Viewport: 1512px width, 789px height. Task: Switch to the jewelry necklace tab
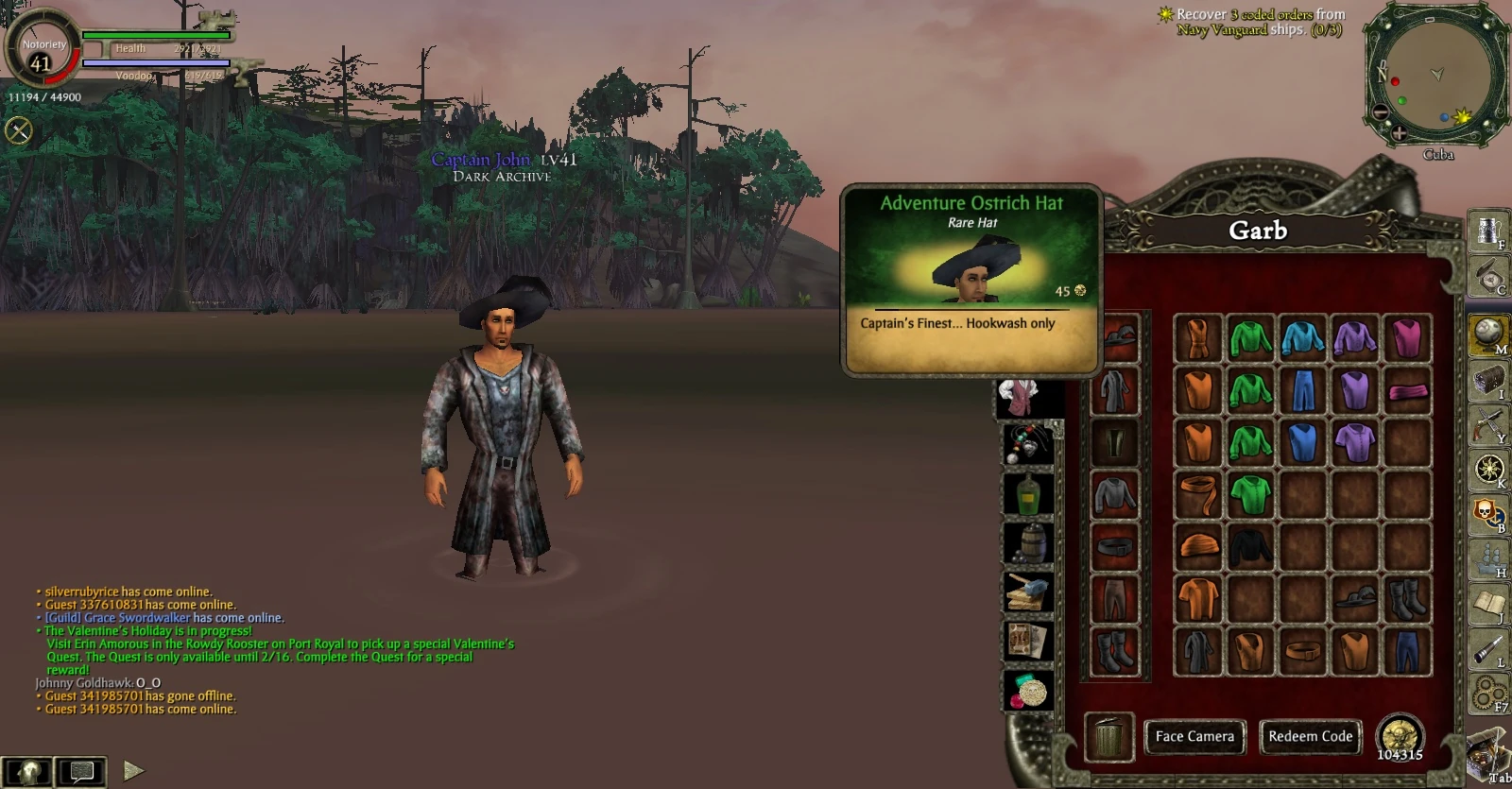[x=1028, y=442]
